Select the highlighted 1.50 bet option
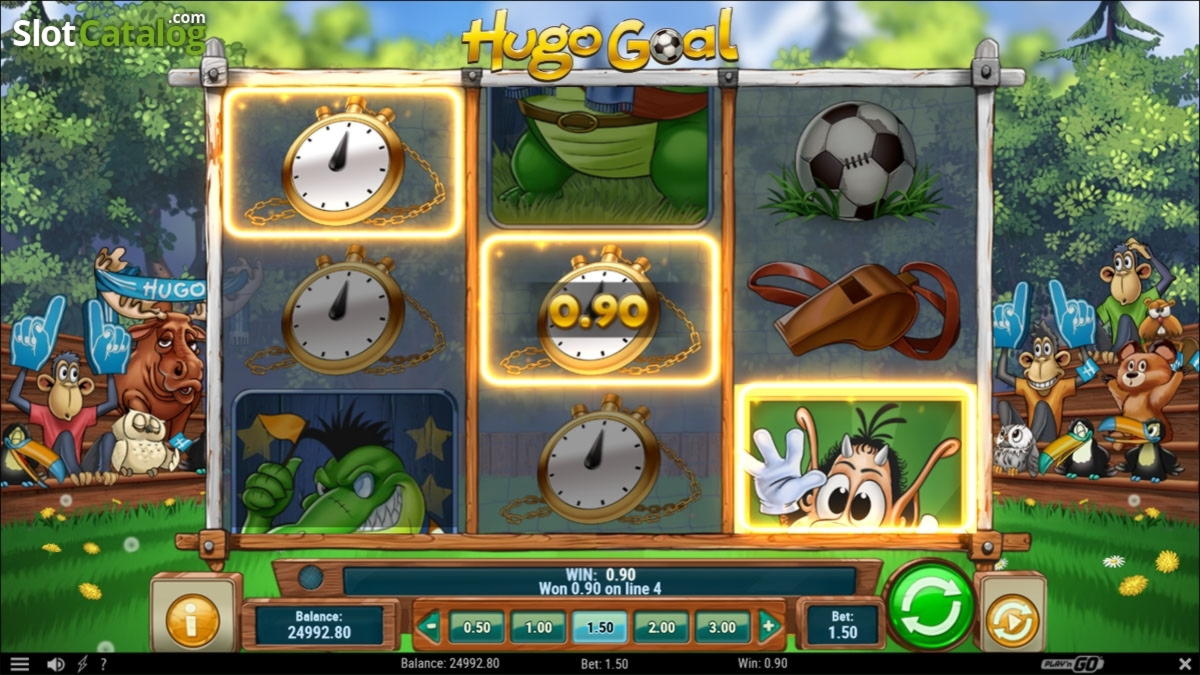This screenshot has width=1200, height=675. 599,627
